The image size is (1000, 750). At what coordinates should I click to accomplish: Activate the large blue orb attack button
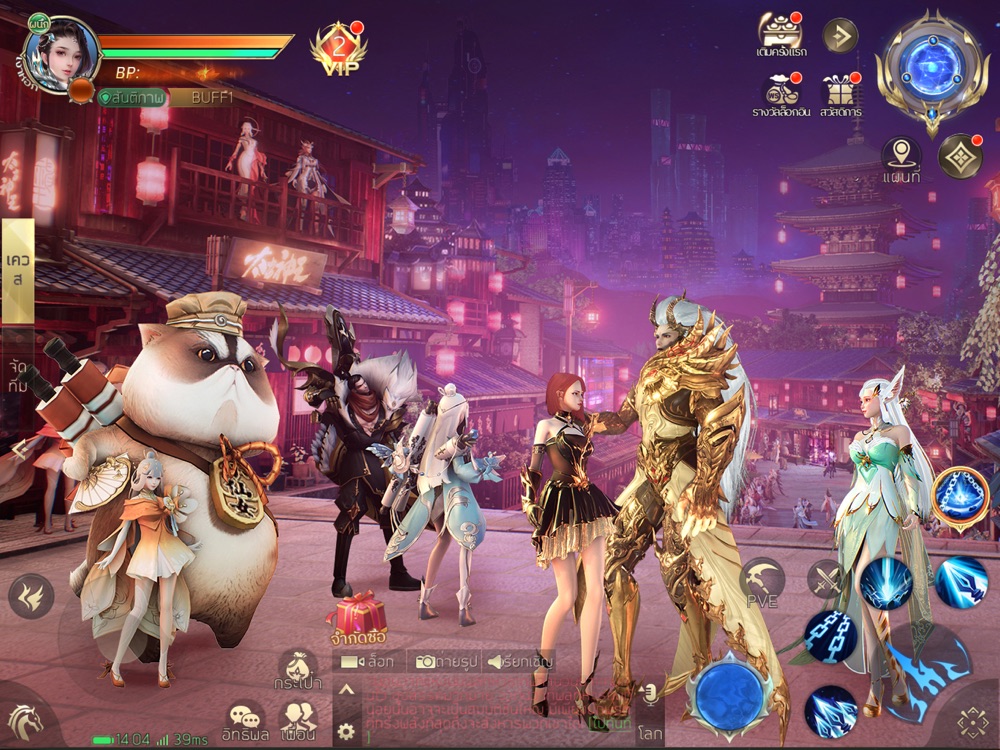coord(728,695)
